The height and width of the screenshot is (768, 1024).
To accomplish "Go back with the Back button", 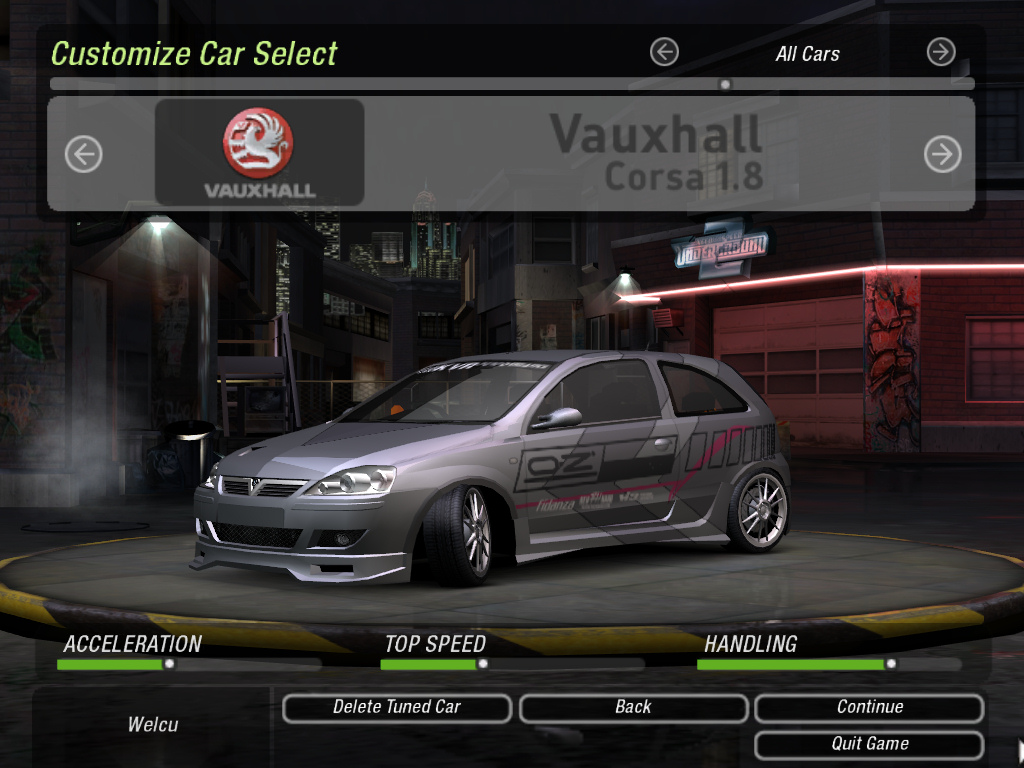I will [633, 708].
